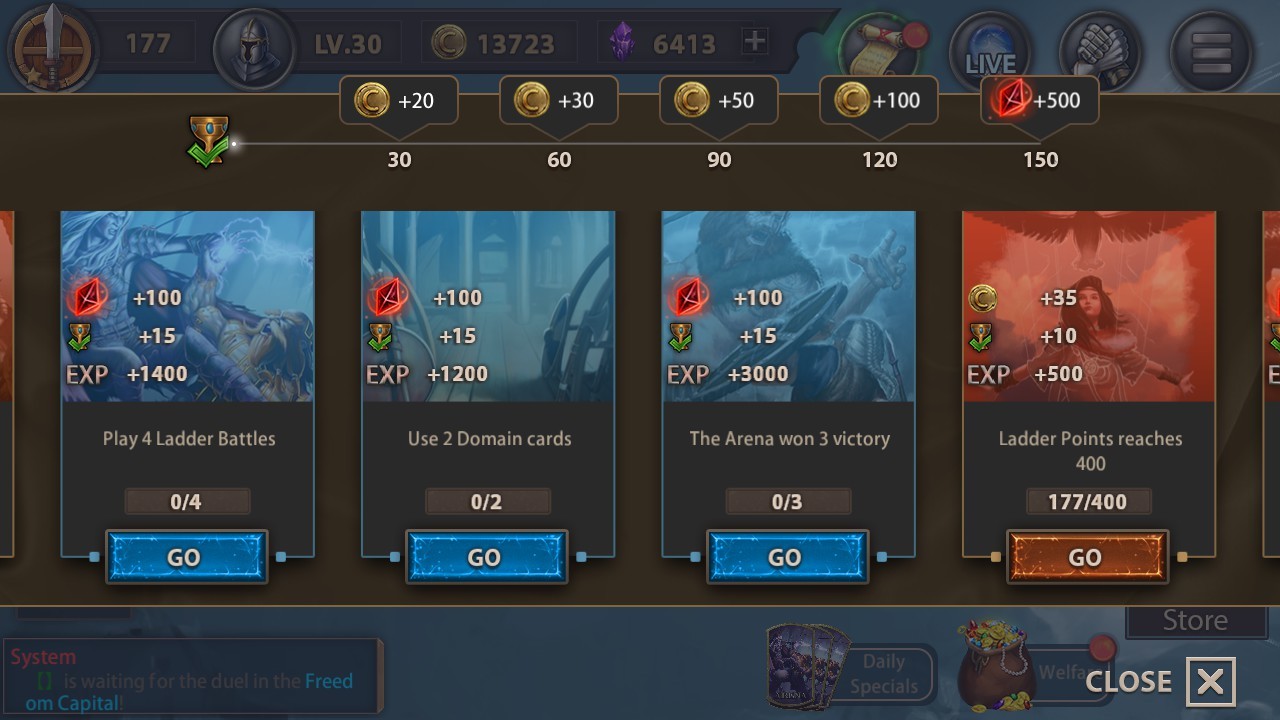Screen dimensions: 1280x720
Task: Click the 177/400 ladder progress bar
Action: click(x=1088, y=501)
